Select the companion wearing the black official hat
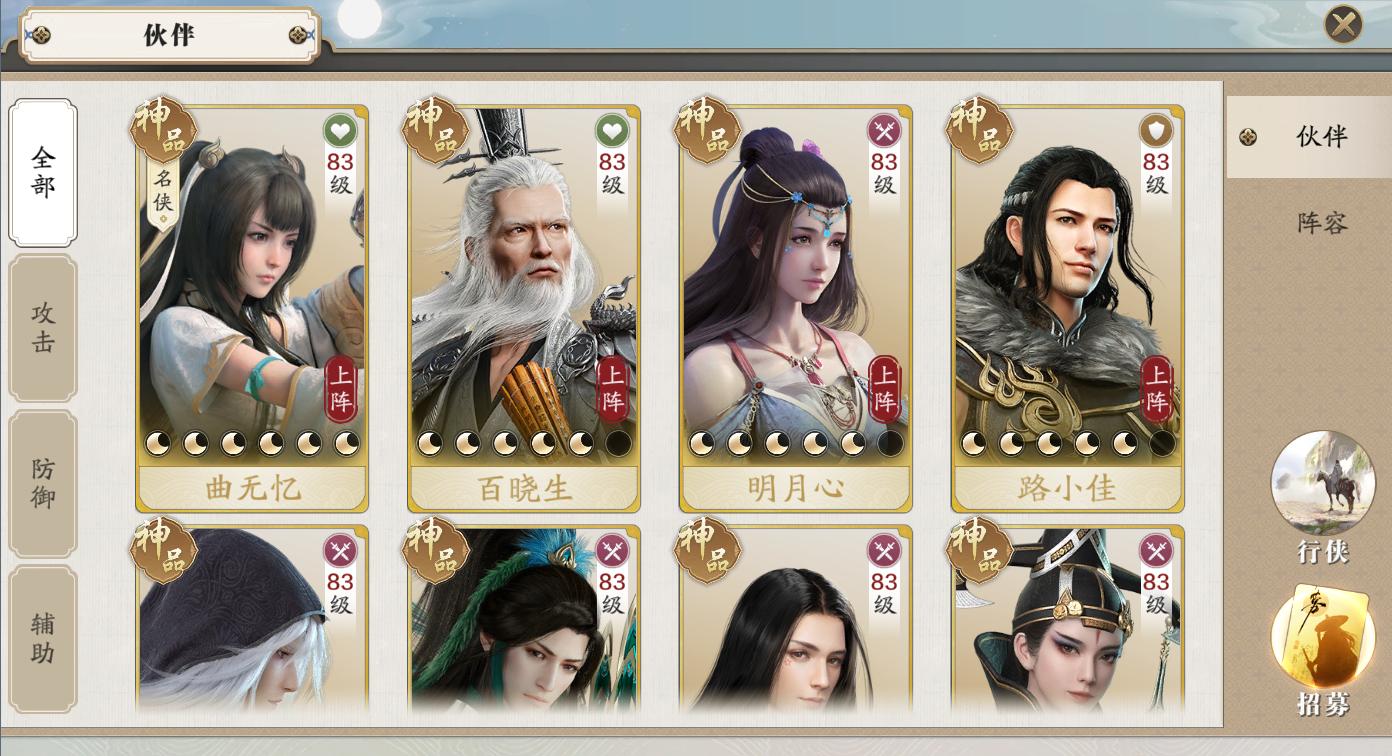The image size is (1392, 756). point(1068,620)
